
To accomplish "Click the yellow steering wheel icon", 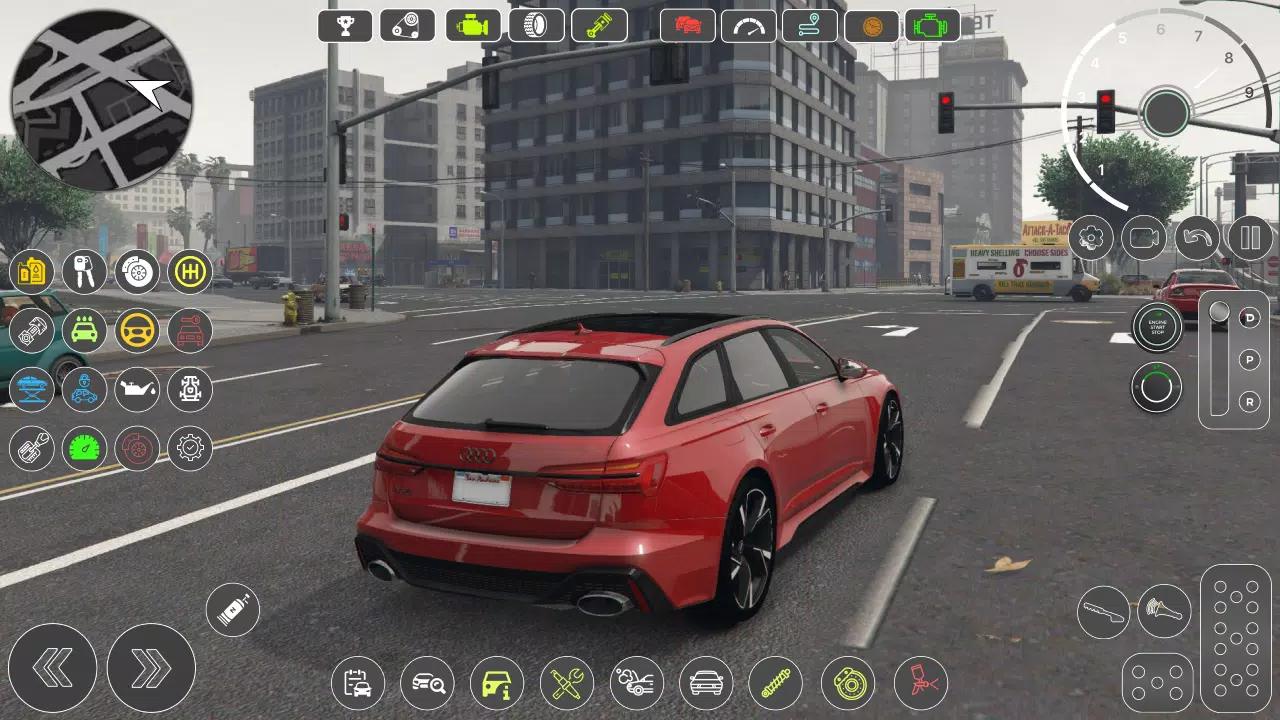I will (x=136, y=331).
